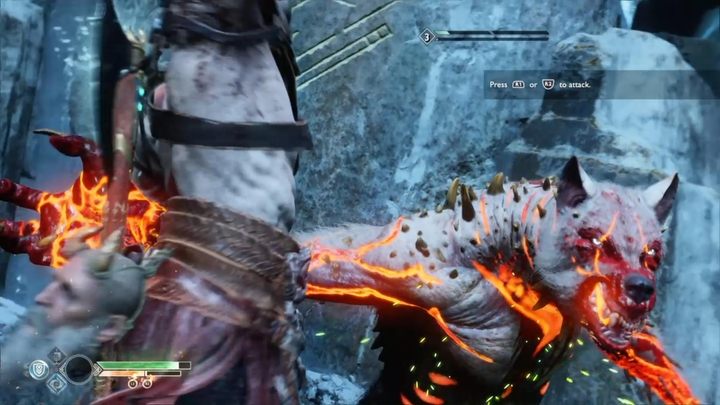Click the large circular weapon slot

click(77, 368)
